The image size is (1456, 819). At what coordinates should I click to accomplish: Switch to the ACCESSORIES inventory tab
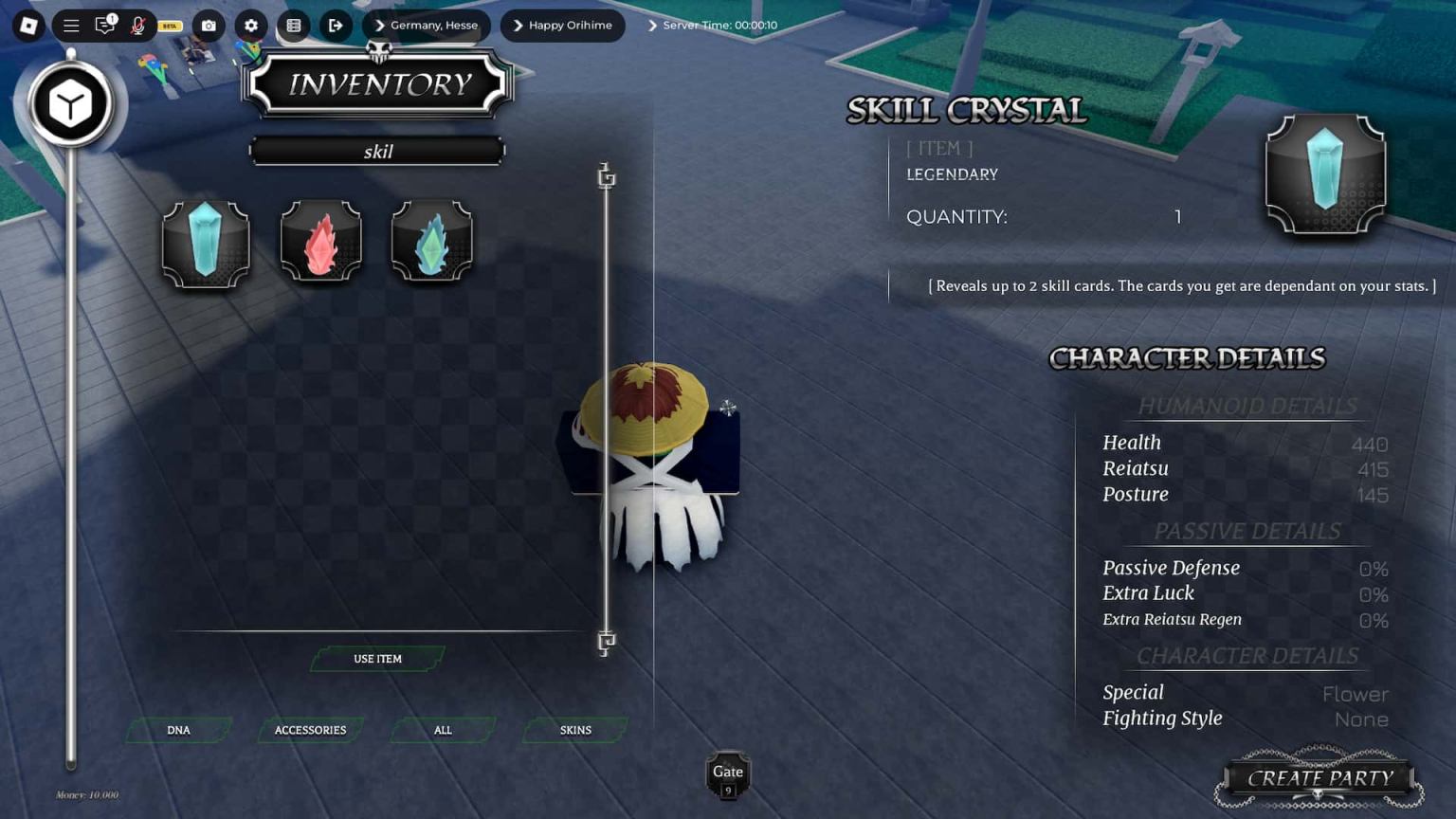point(310,730)
